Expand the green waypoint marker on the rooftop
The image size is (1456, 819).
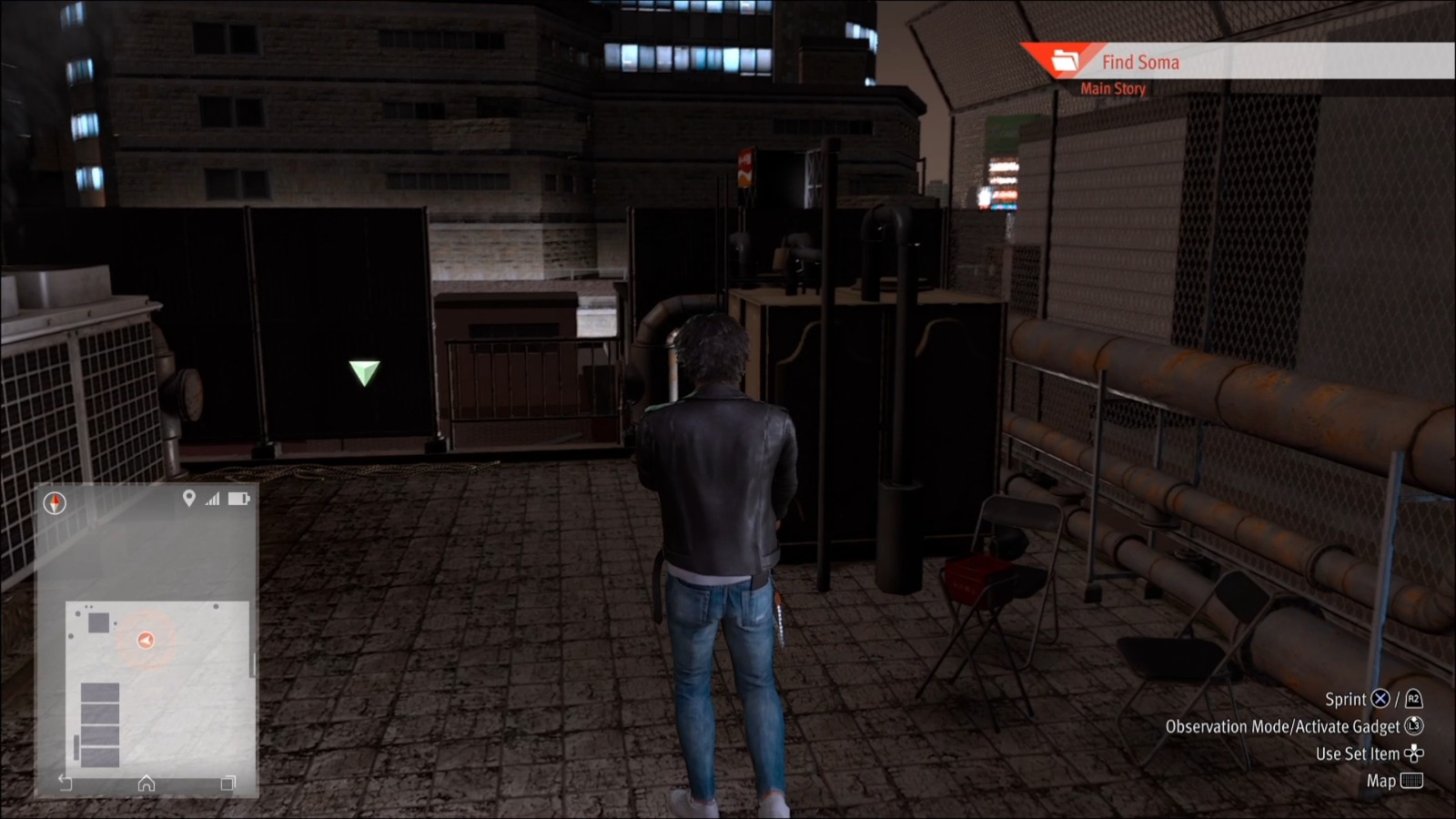coord(363,371)
